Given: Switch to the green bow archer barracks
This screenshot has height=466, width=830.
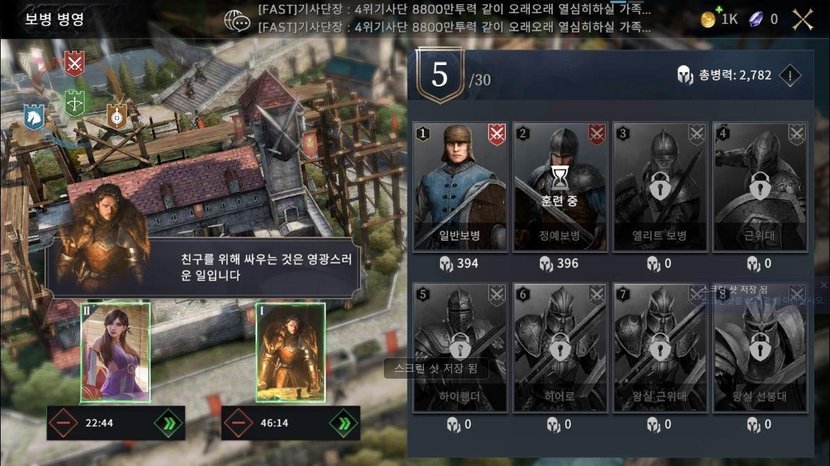Looking at the screenshot, I should coord(73,102).
